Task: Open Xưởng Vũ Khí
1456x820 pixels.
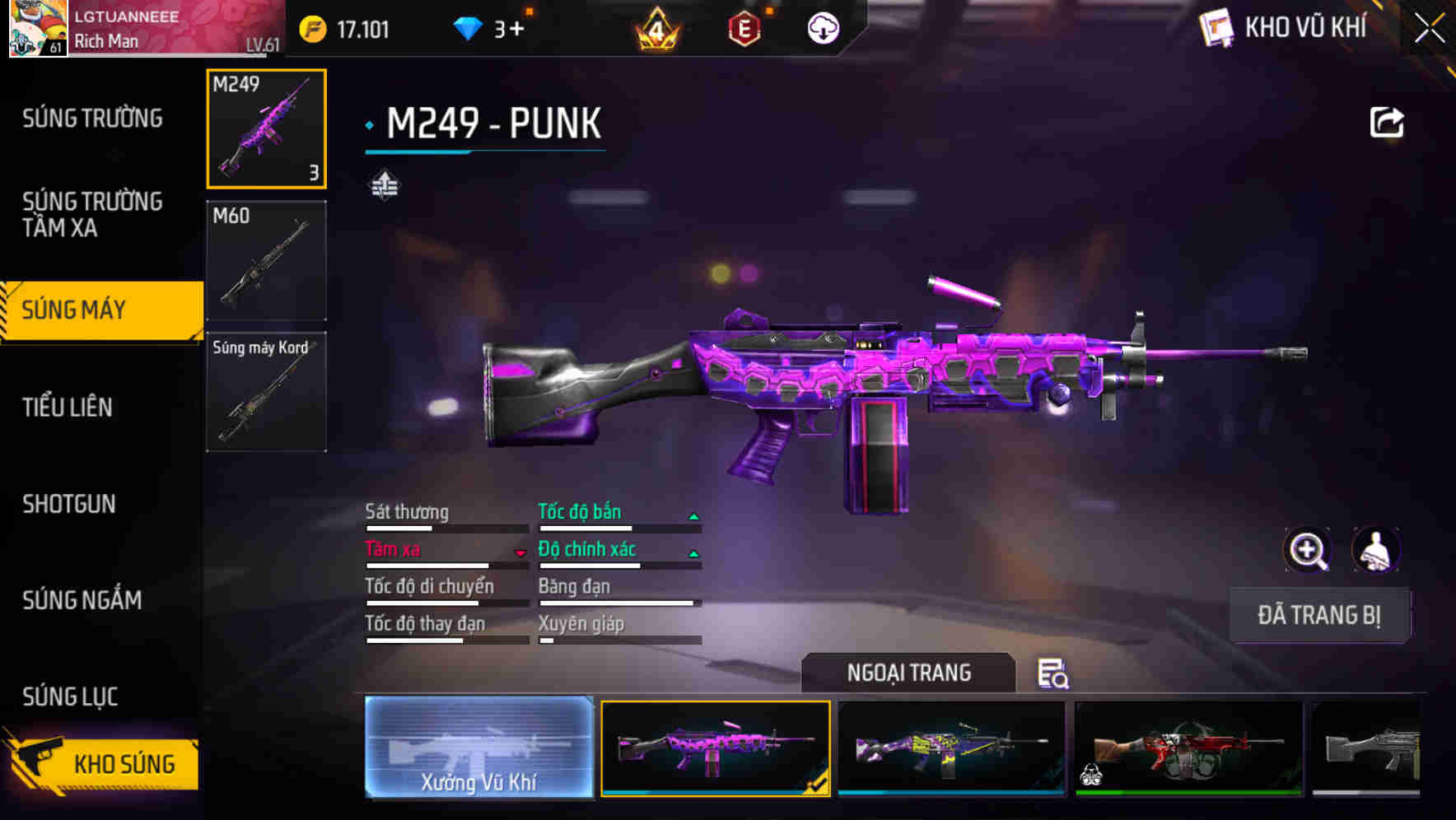Action: 478,749
